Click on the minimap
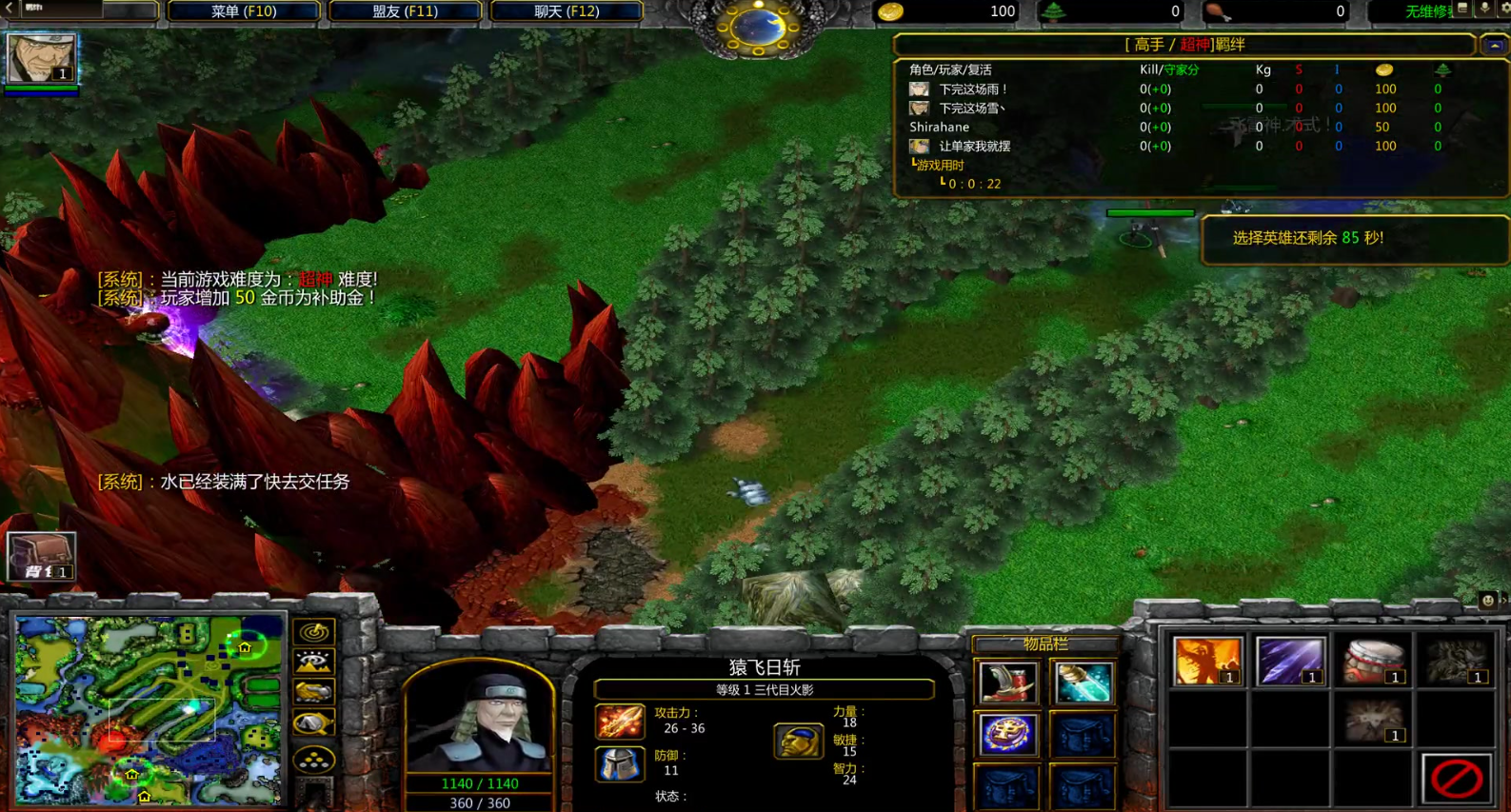Screen dimensions: 1511x812 (x=149, y=708)
